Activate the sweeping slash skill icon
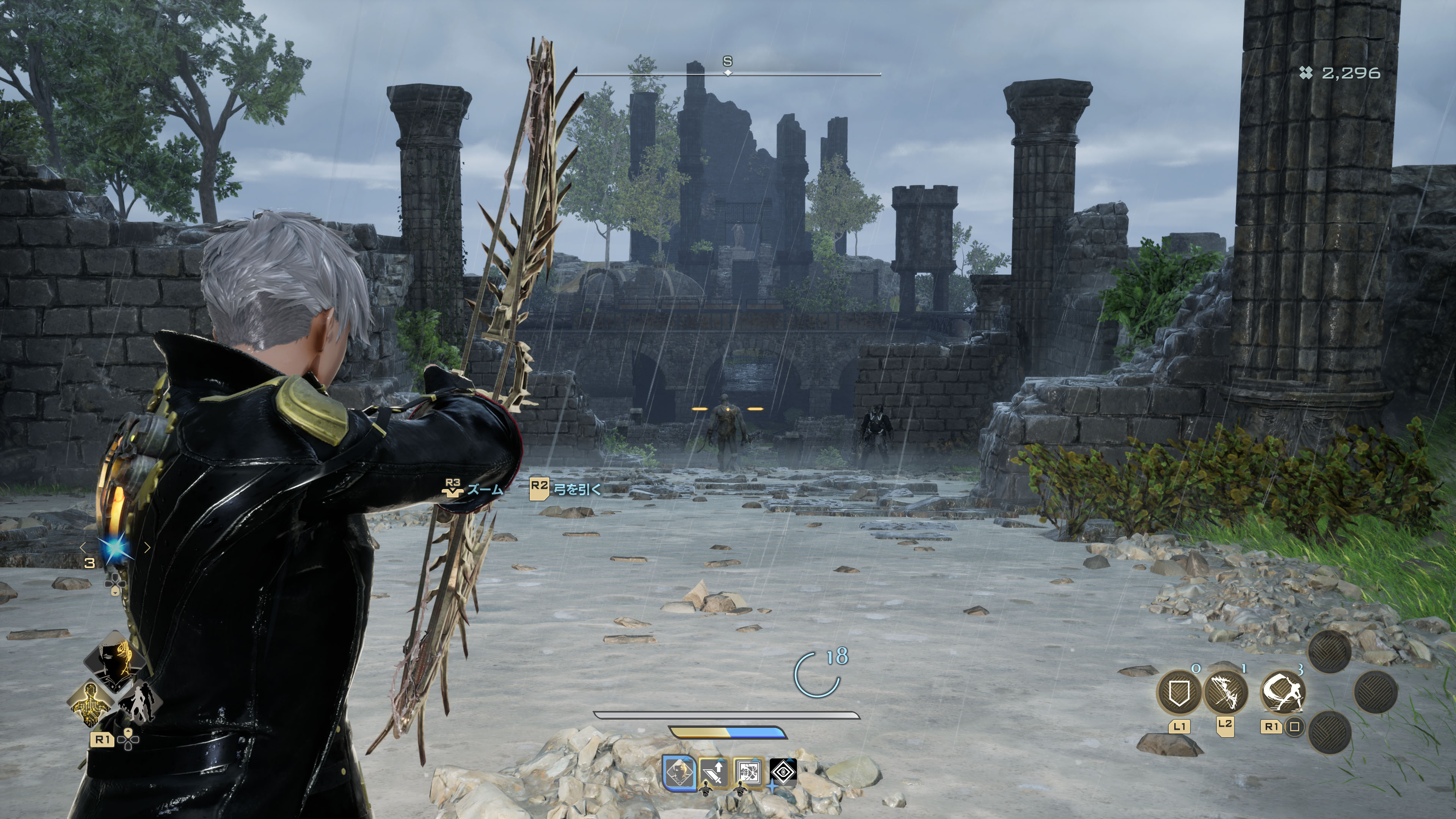1456x819 pixels. pyautogui.click(x=1283, y=693)
